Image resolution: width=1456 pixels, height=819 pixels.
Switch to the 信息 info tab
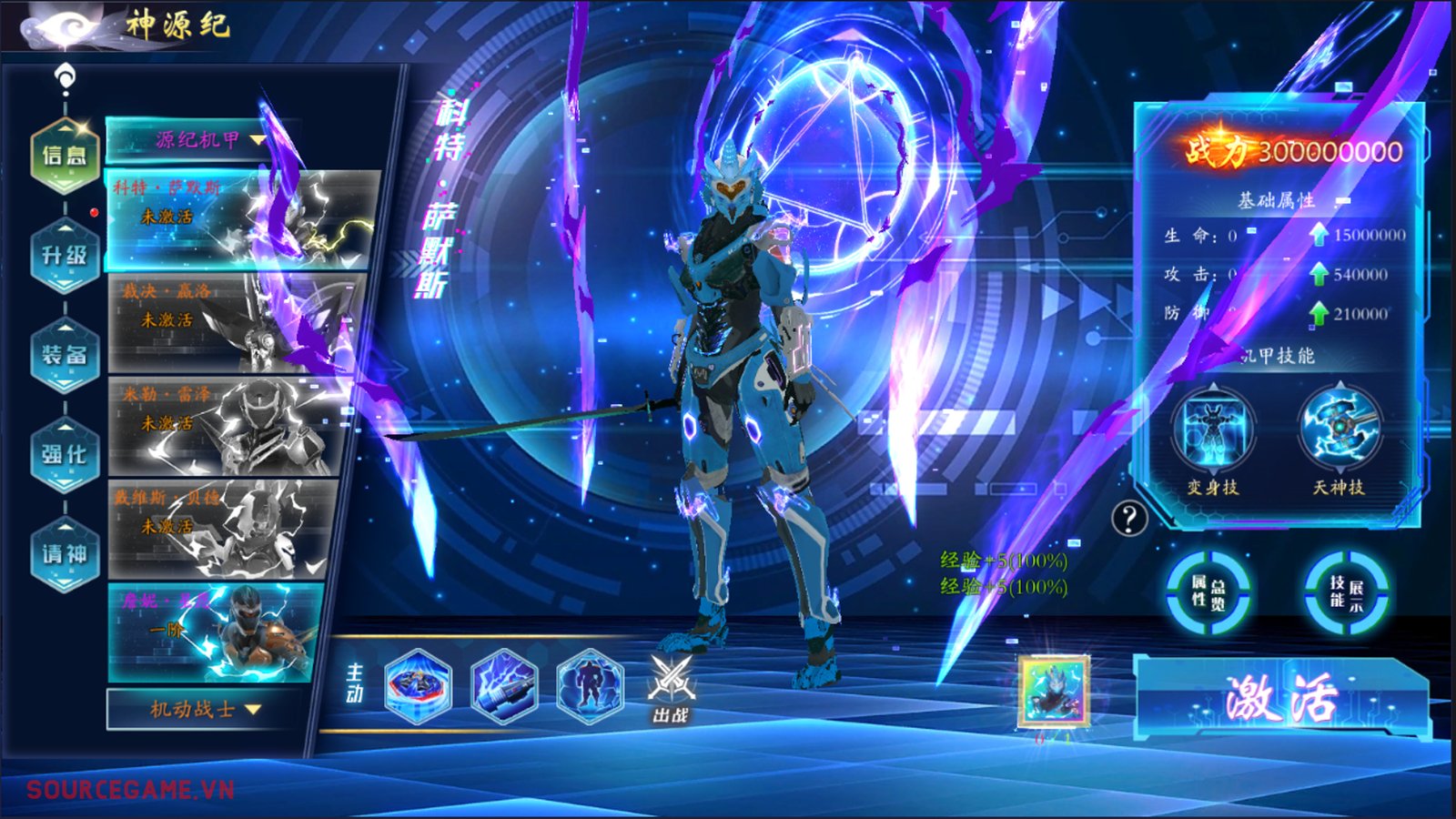tap(65, 156)
